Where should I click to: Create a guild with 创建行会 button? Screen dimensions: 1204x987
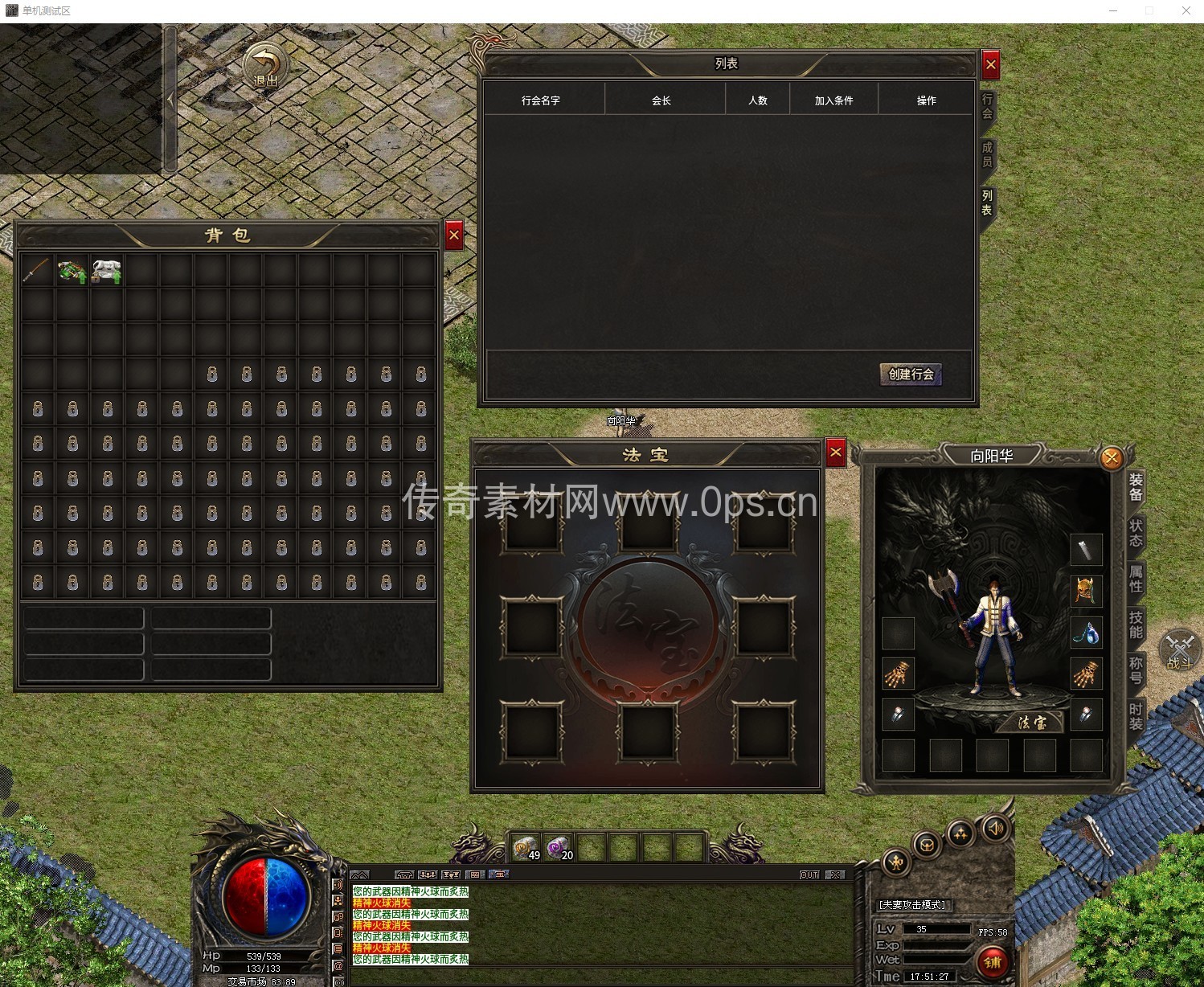click(x=911, y=374)
